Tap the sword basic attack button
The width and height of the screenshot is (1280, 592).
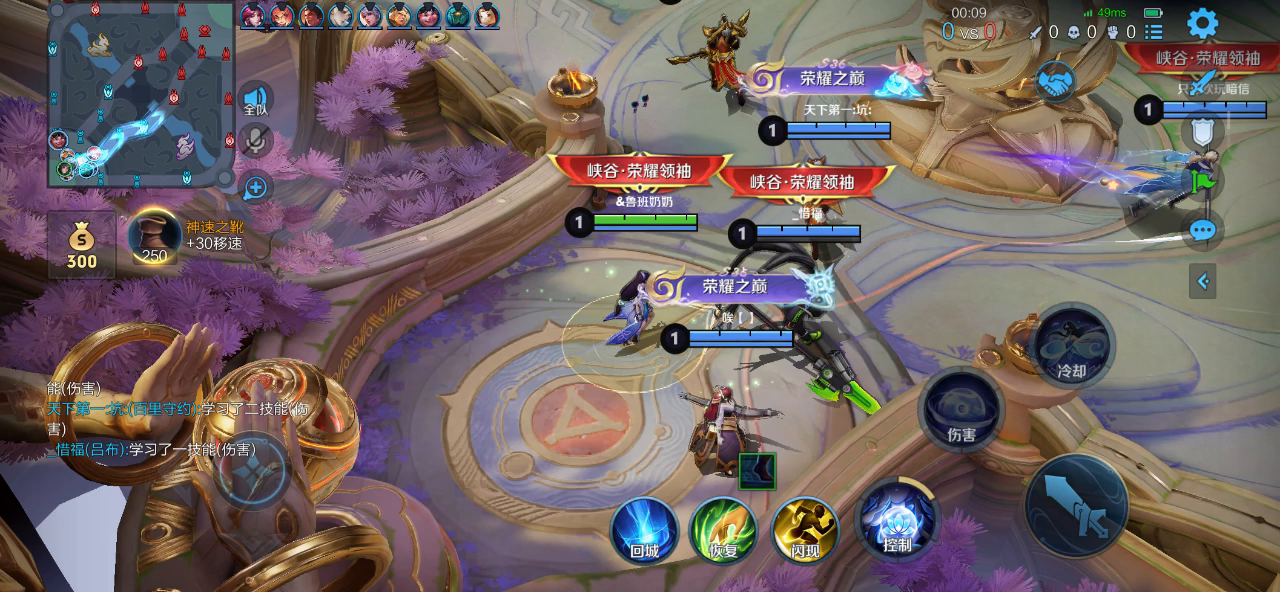[x=1076, y=506]
